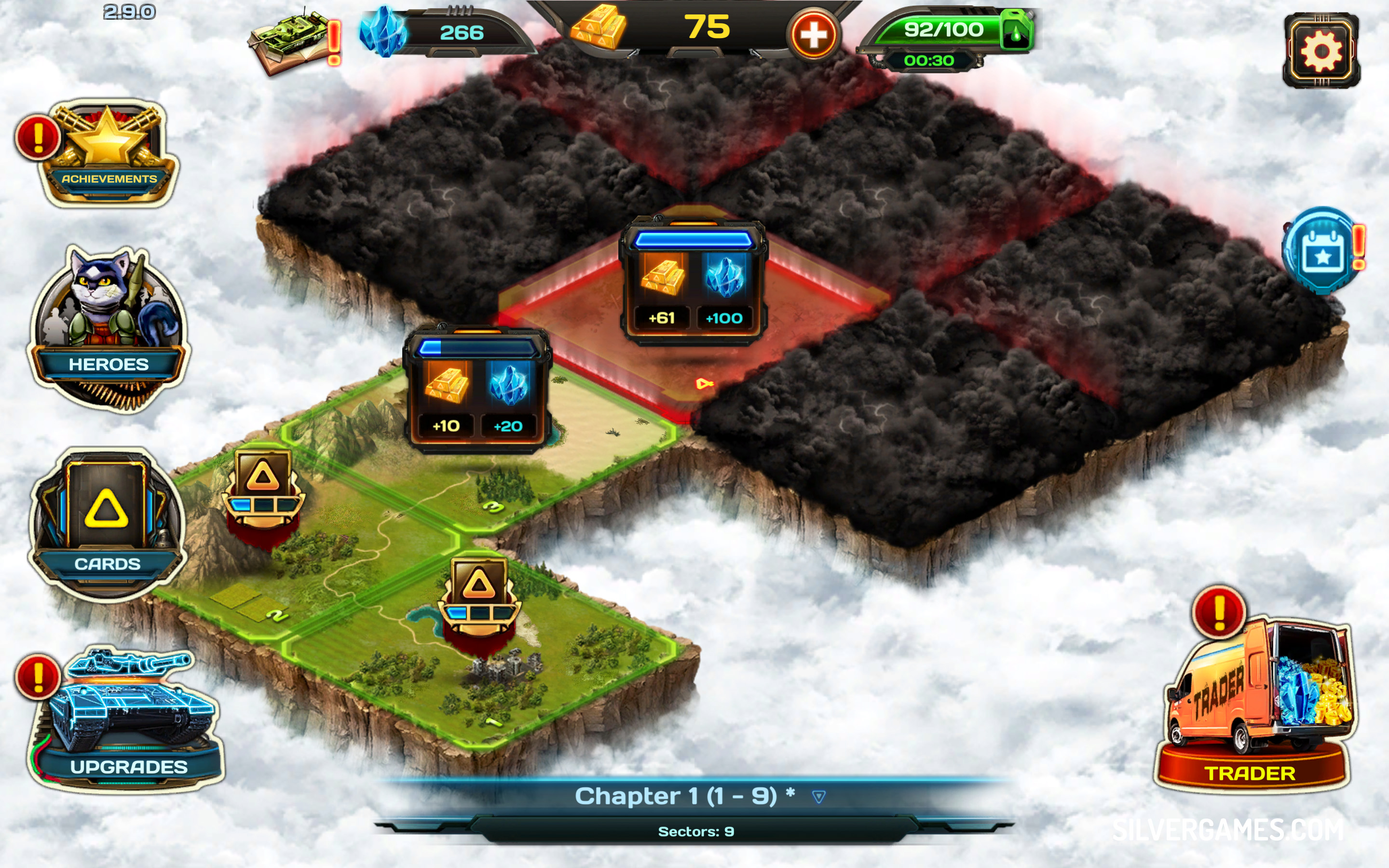Open the Heroes screen
The height and width of the screenshot is (868, 1389).
click(108, 327)
